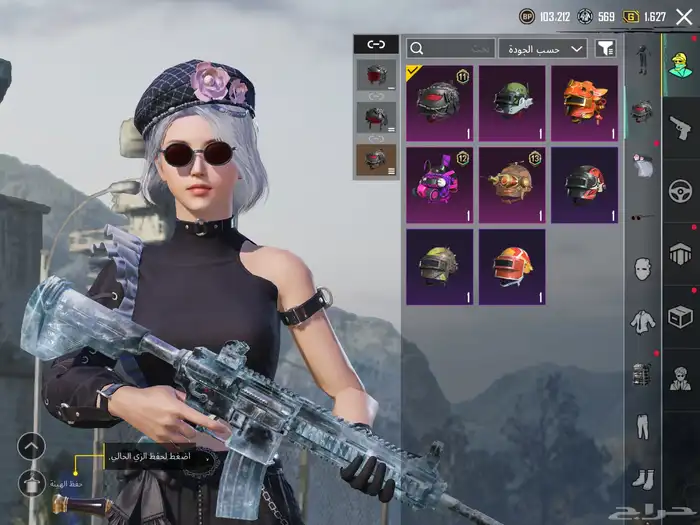Pick the brass steampunk helmet skin
This screenshot has width=700, height=525.
pos(511,184)
